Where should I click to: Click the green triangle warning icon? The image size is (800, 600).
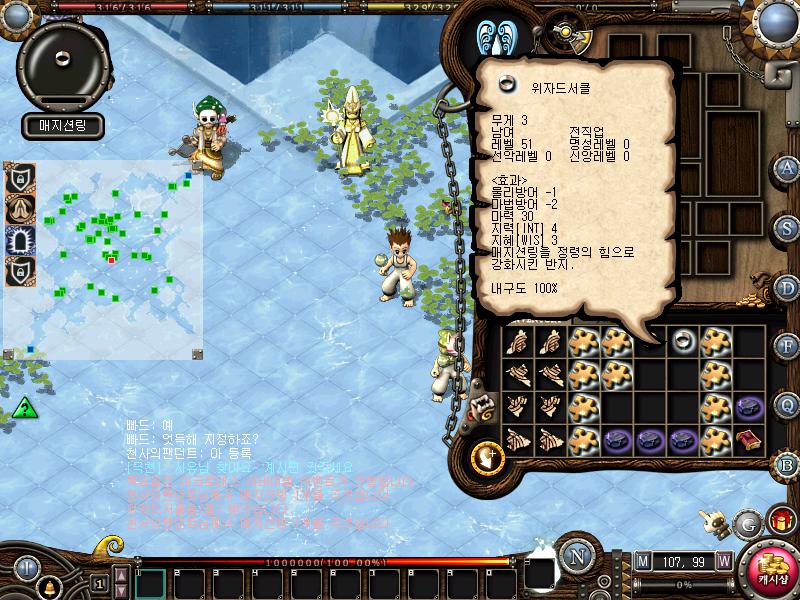pos(25,408)
